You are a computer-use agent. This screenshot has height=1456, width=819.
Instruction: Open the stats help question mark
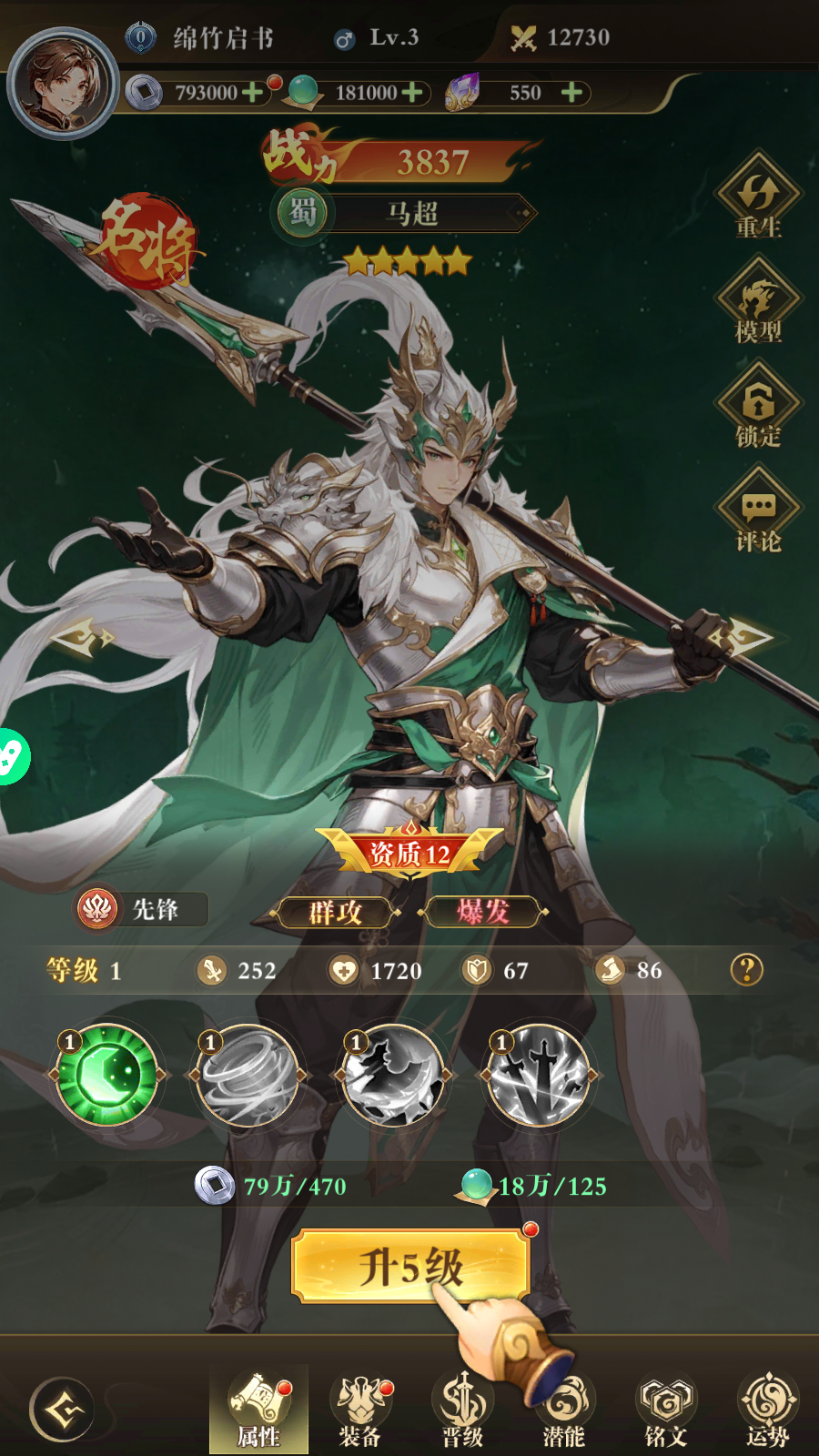tap(746, 970)
